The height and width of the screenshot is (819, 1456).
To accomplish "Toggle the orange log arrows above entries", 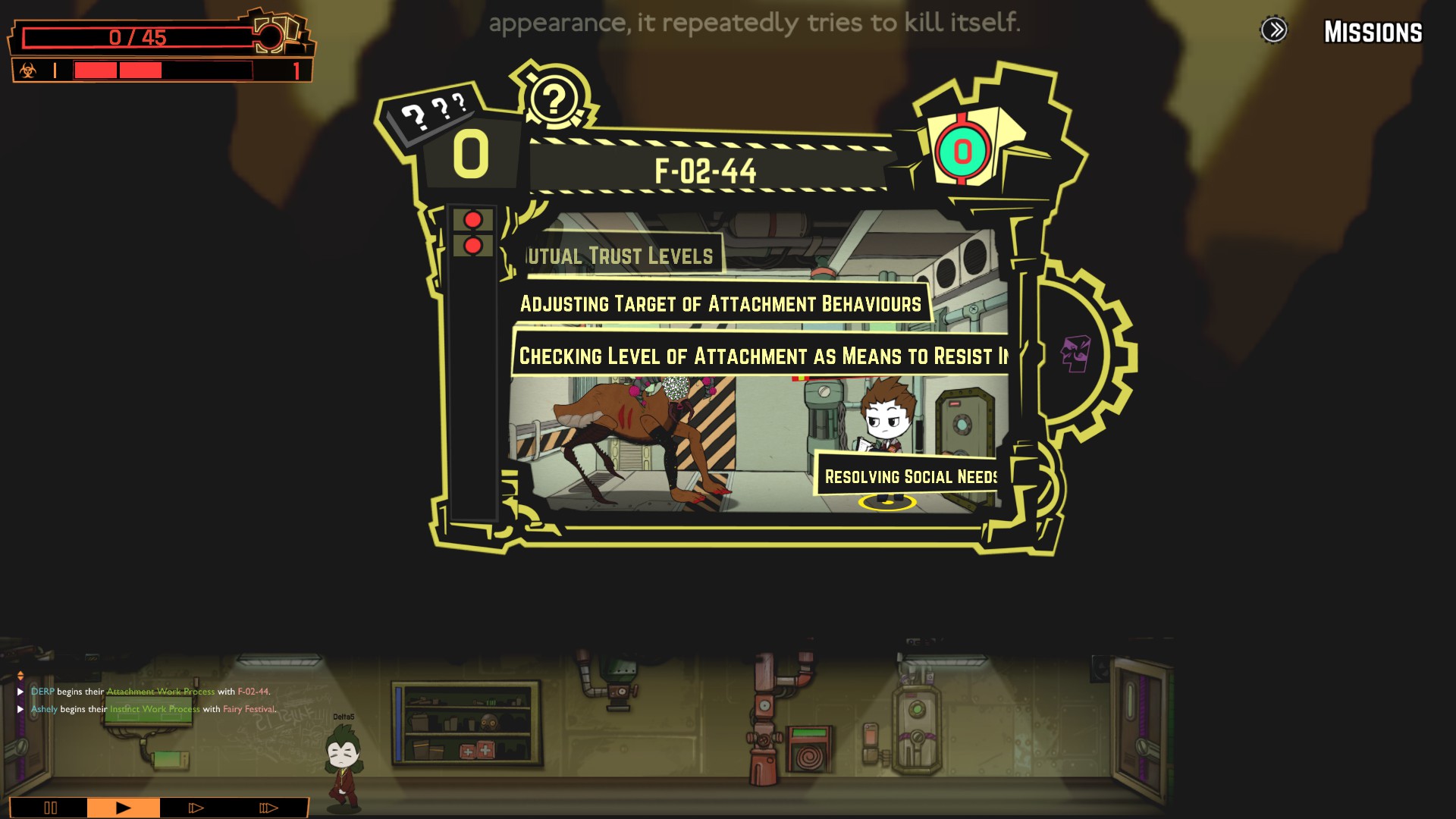I will [20, 675].
